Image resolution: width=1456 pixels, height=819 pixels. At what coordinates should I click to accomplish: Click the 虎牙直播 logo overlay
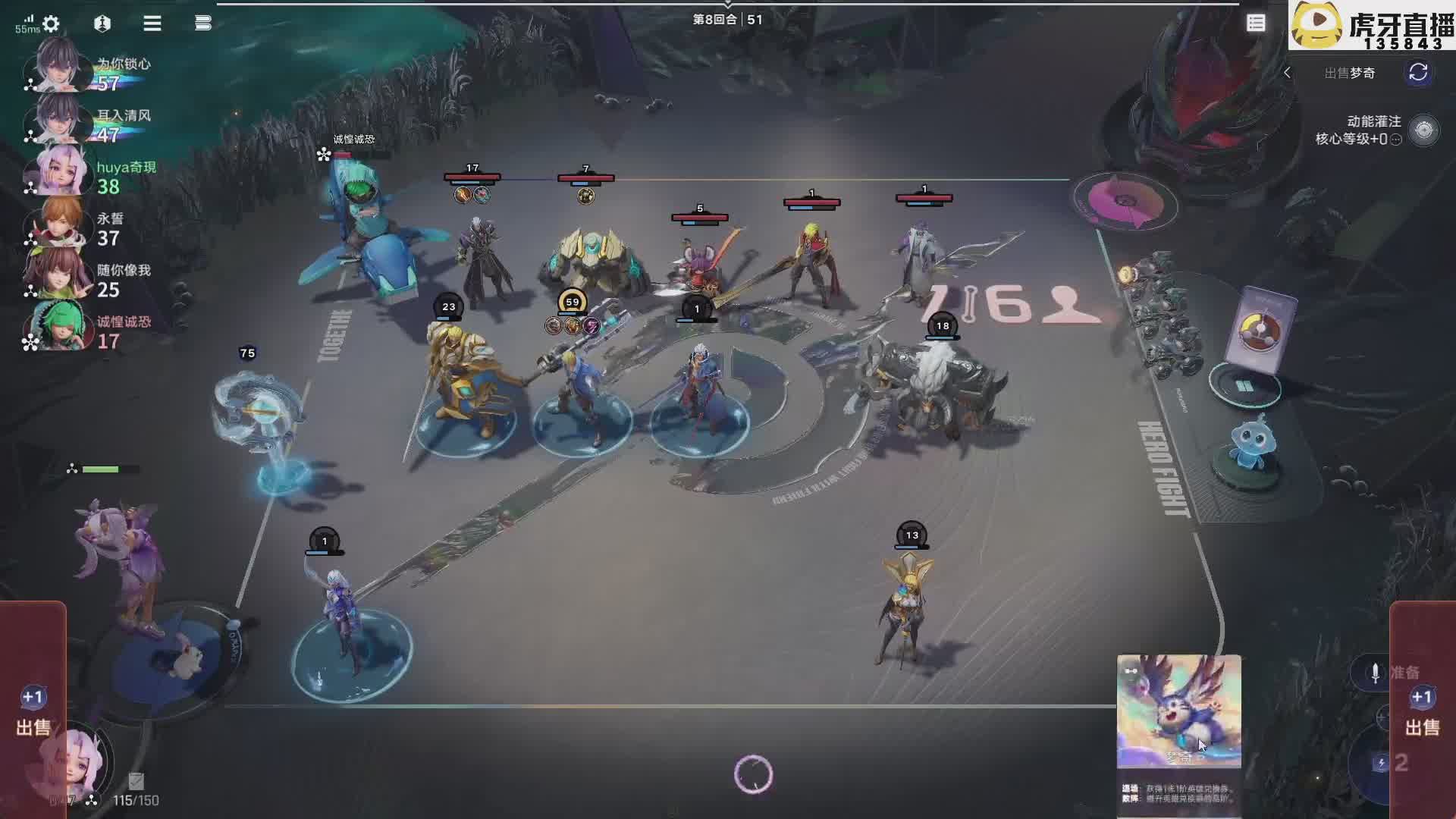[x=1371, y=25]
